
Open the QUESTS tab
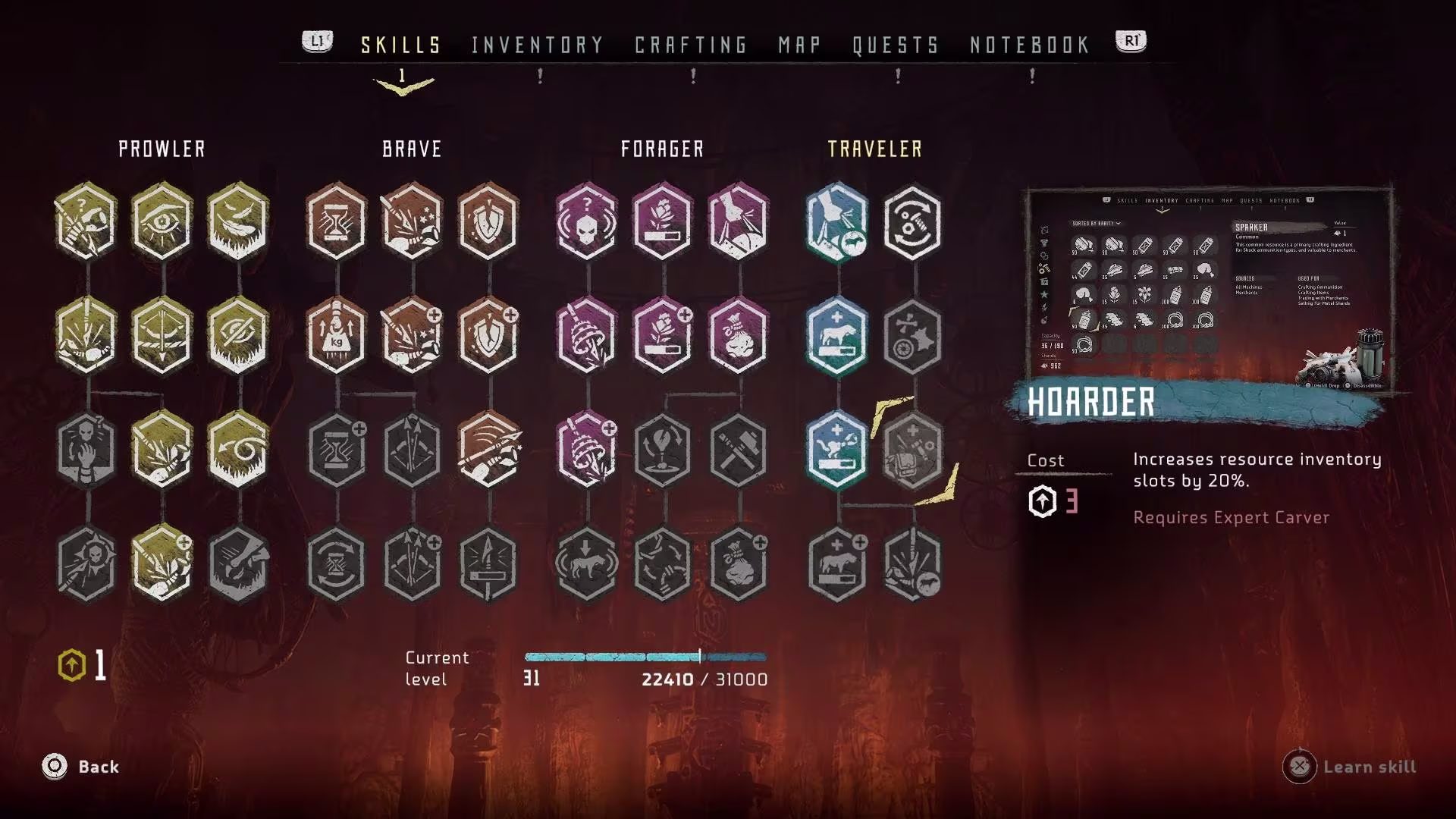click(x=895, y=44)
